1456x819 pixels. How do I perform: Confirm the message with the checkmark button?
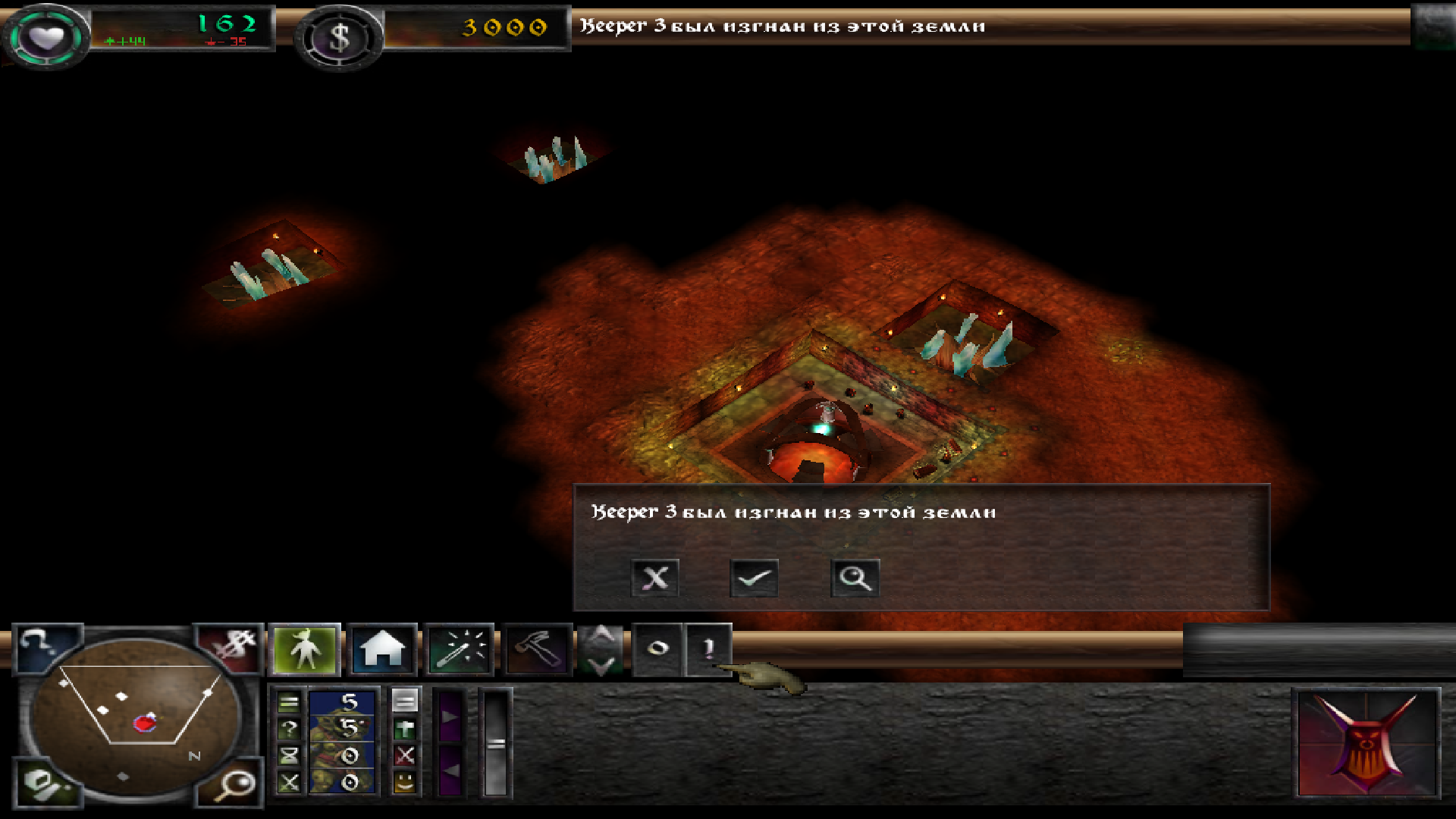coord(754,578)
